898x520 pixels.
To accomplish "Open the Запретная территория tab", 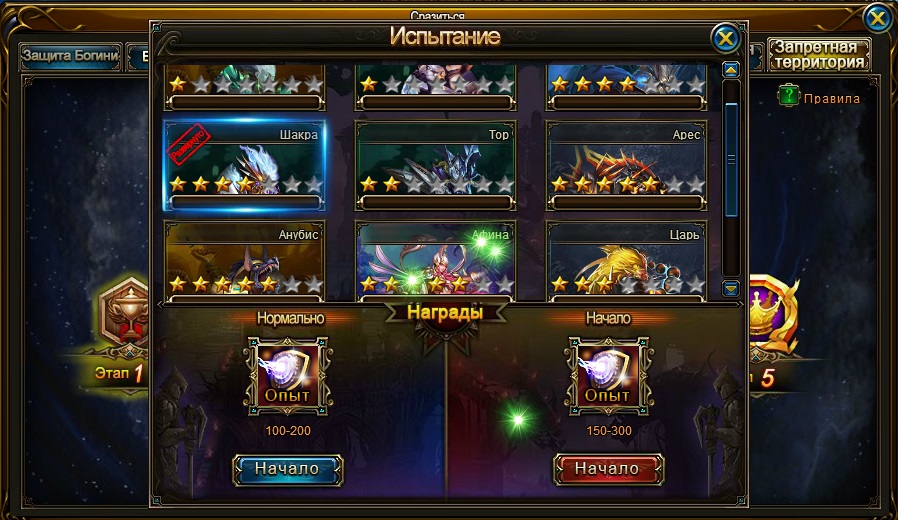I will pos(818,54).
